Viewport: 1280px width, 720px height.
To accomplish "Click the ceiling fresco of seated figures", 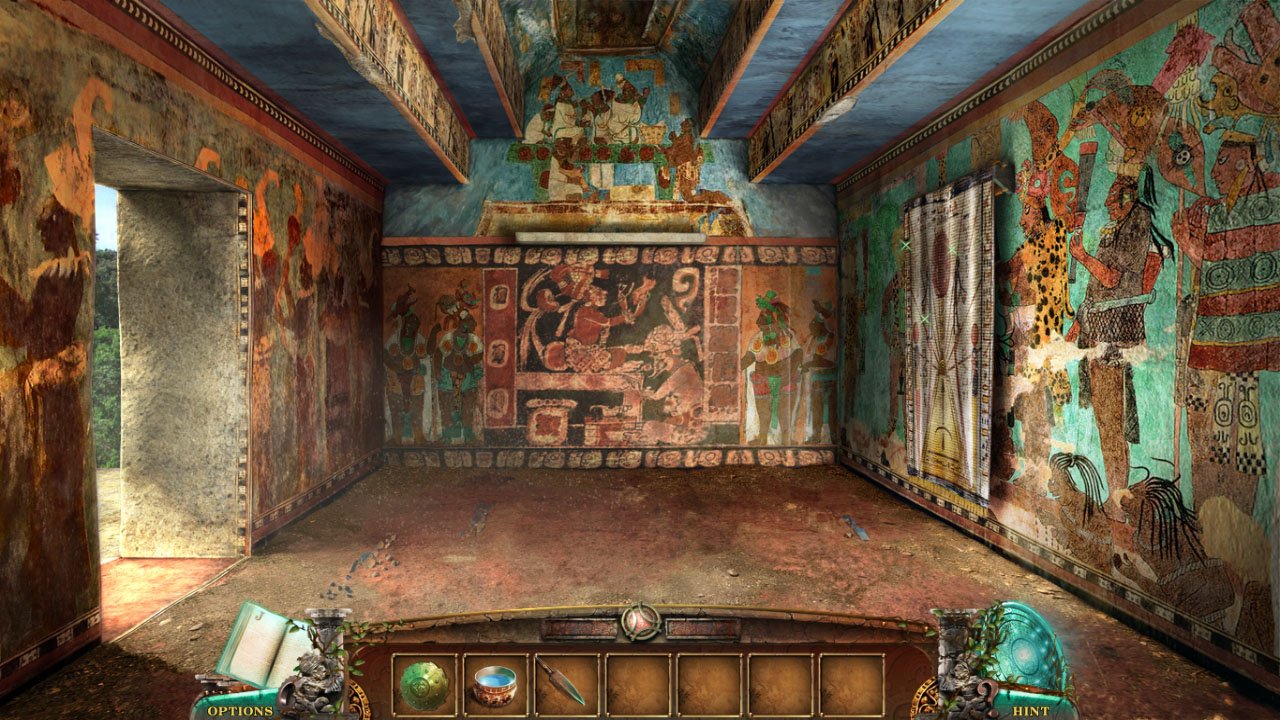I will click(x=600, y=110).
